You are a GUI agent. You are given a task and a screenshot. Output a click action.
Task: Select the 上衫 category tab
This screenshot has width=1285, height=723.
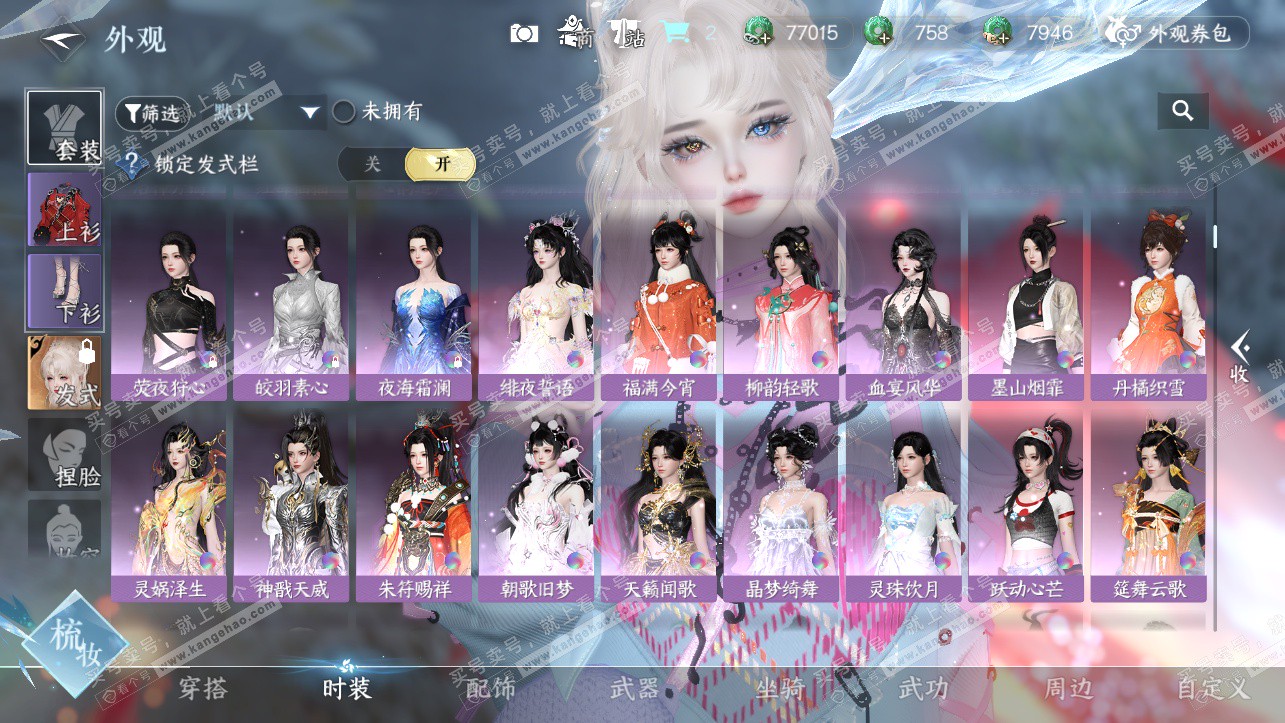coord(64,209)
